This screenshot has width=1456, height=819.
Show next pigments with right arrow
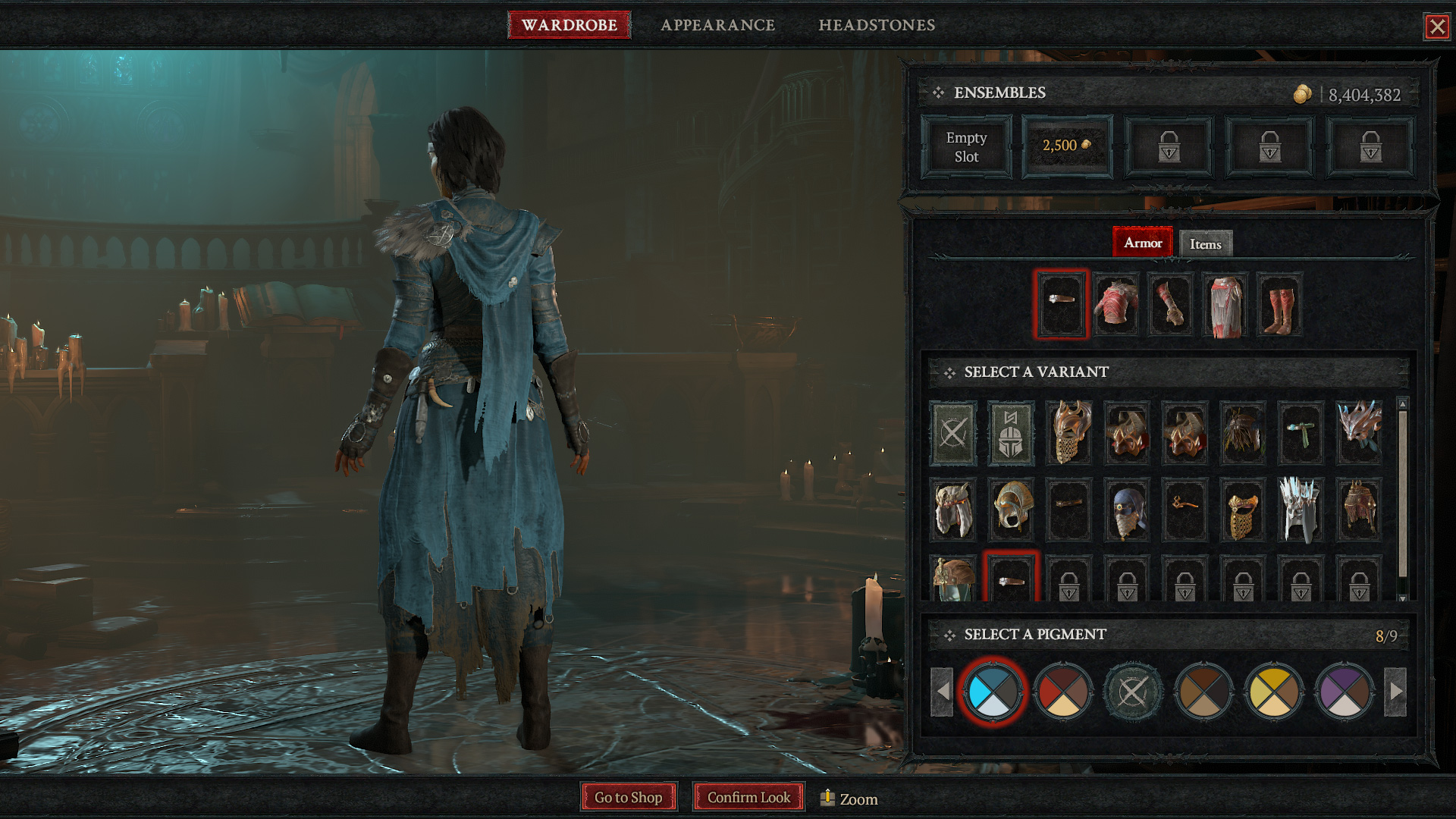(x=1395, y=692)
